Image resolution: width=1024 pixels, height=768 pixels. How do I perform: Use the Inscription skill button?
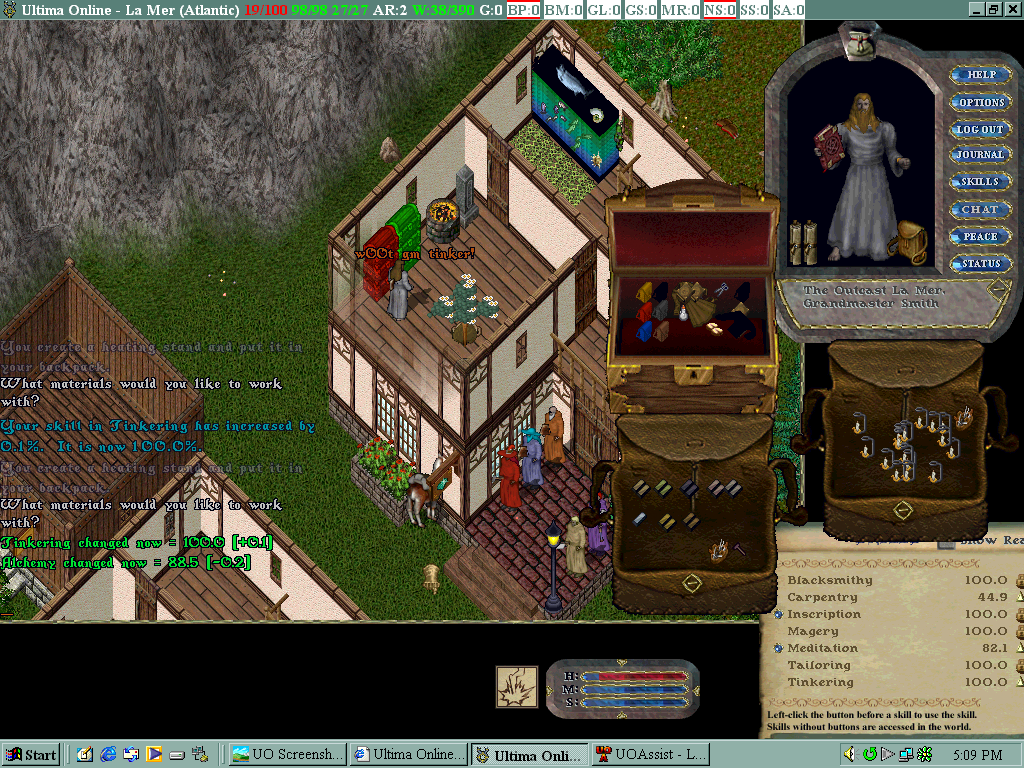coord(779,614)
